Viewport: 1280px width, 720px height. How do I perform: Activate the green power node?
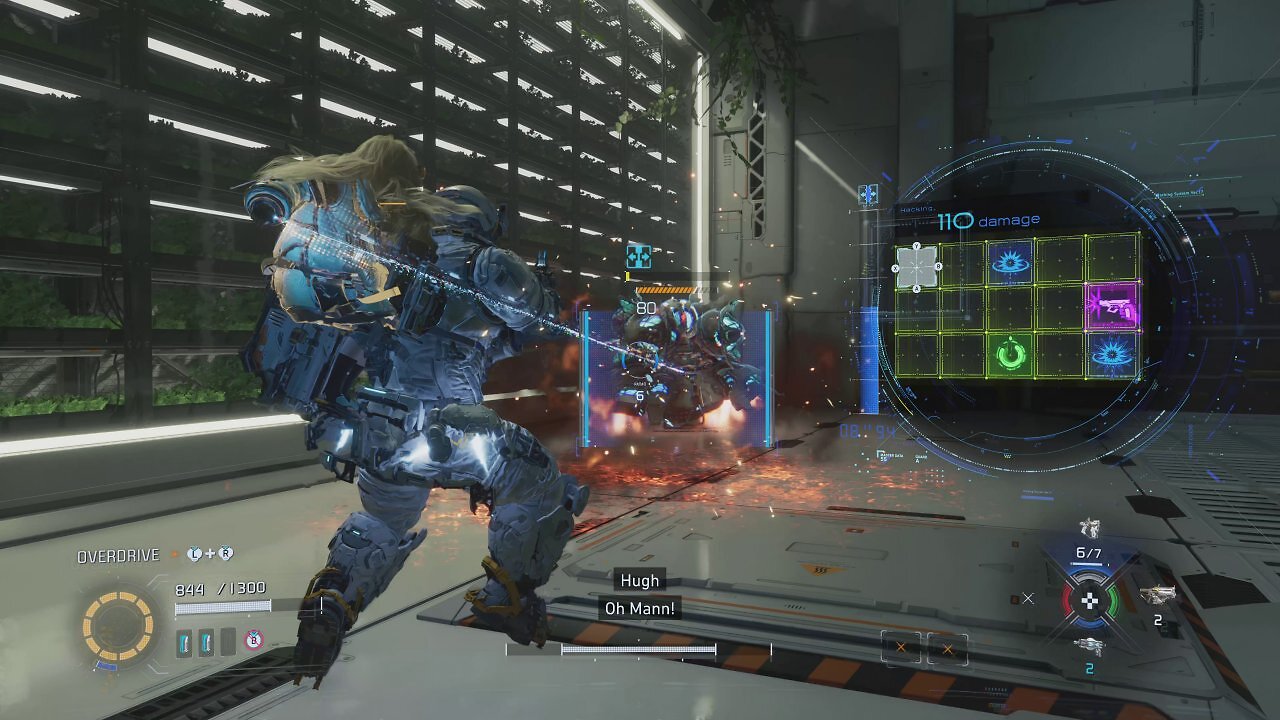tap(1011, 355)
